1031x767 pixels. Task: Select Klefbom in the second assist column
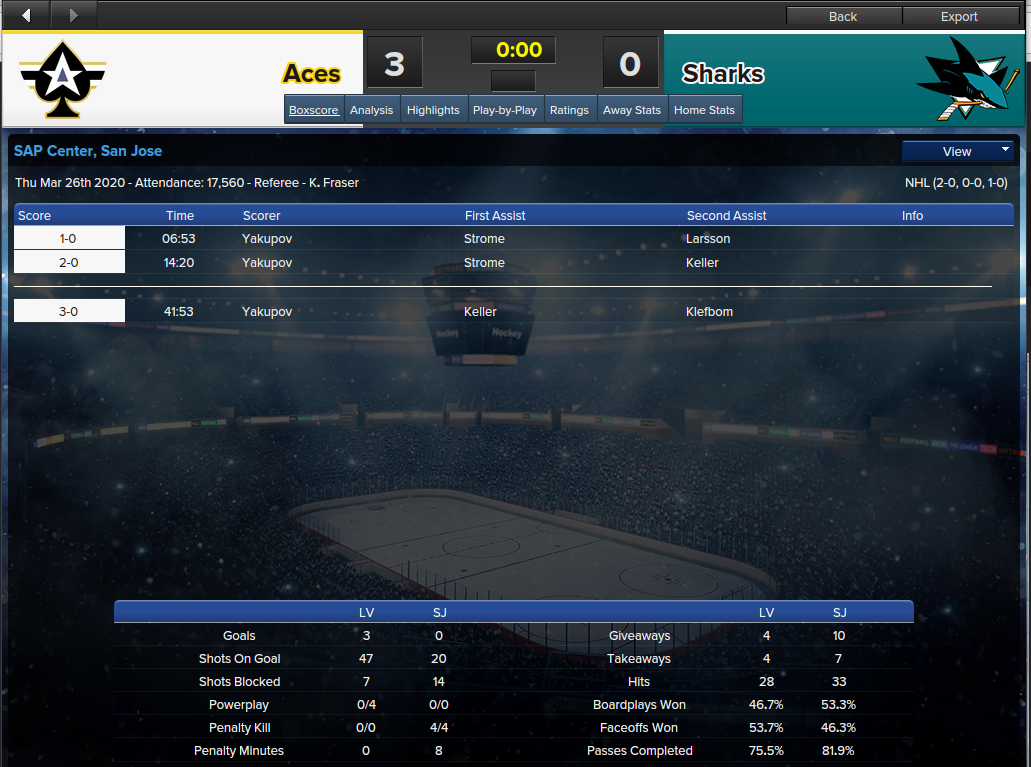click(x=709, y=312)
